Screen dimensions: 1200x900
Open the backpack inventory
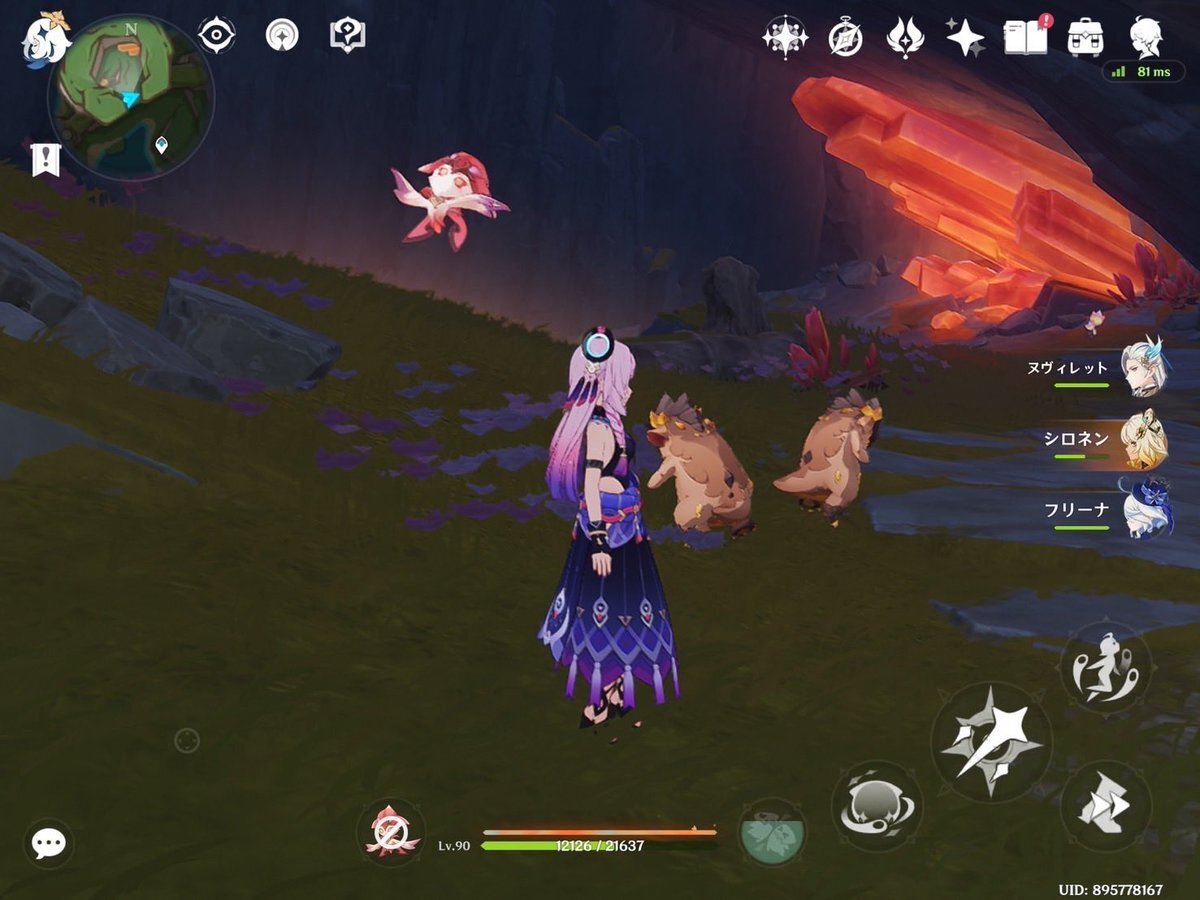pos(1085,37)
